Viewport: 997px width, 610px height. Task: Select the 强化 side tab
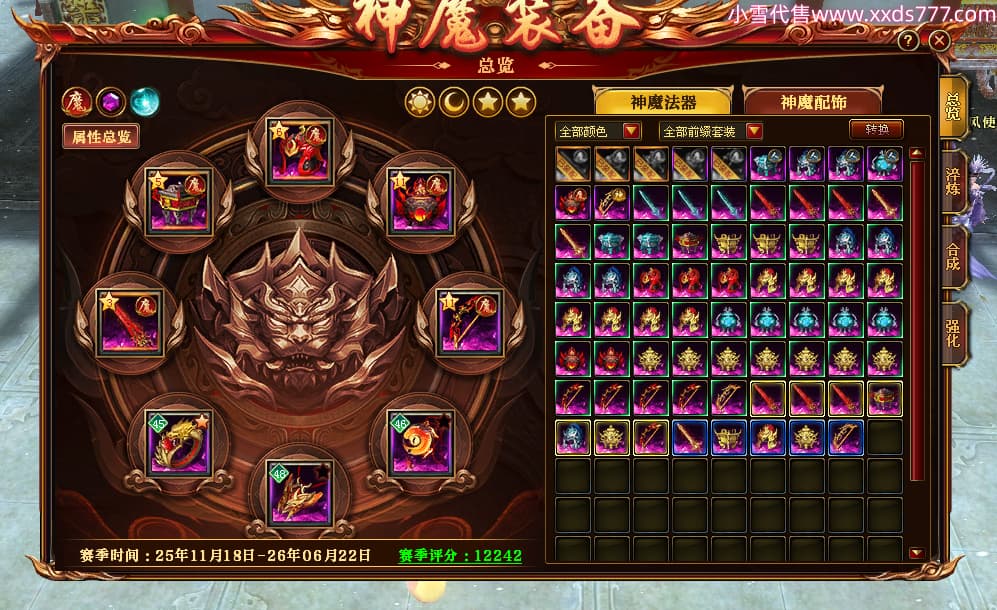(x=954, y=331)
